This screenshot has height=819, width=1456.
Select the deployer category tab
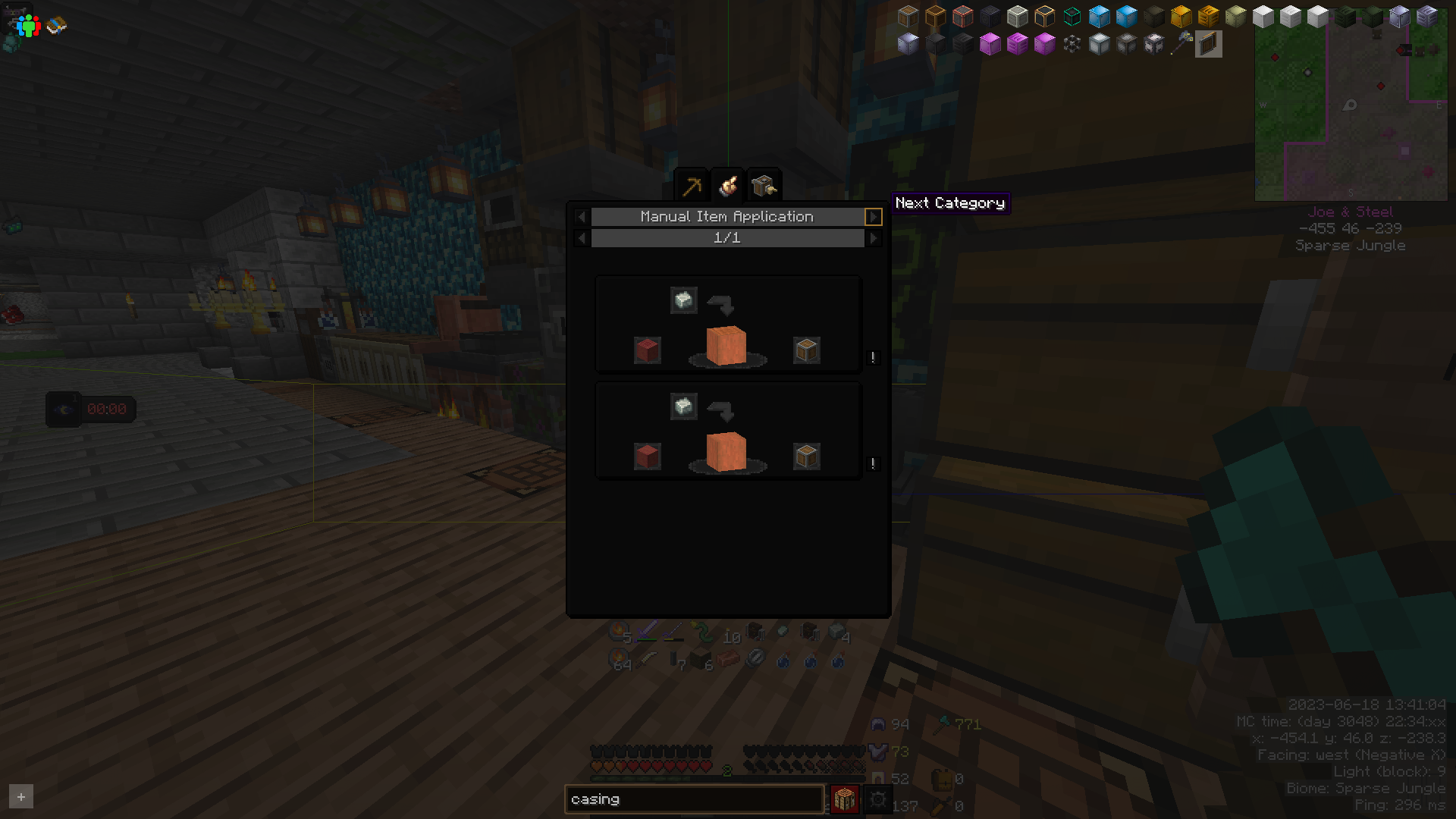[x=764, y=184]
